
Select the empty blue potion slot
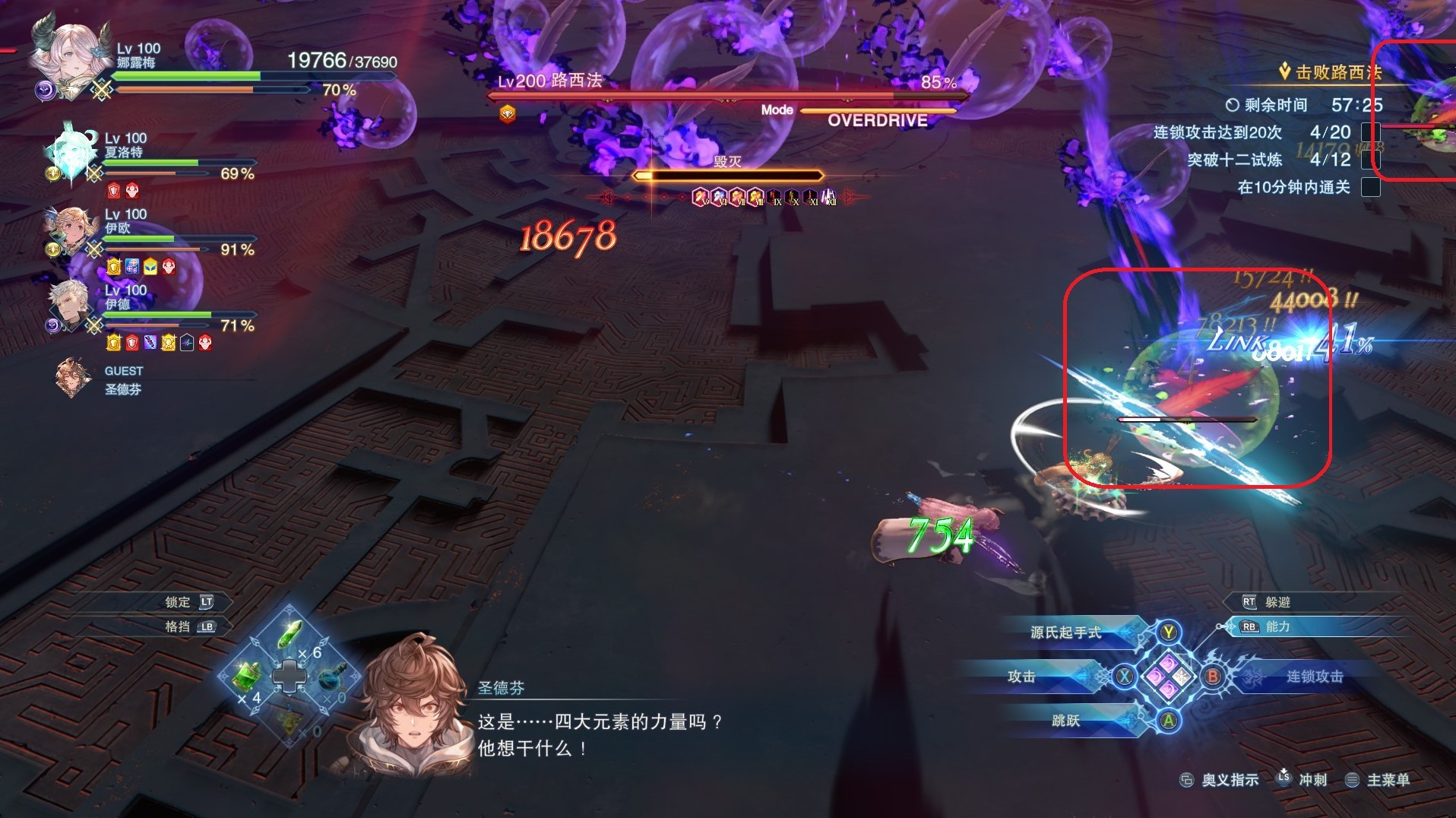(x=332, y=679)
